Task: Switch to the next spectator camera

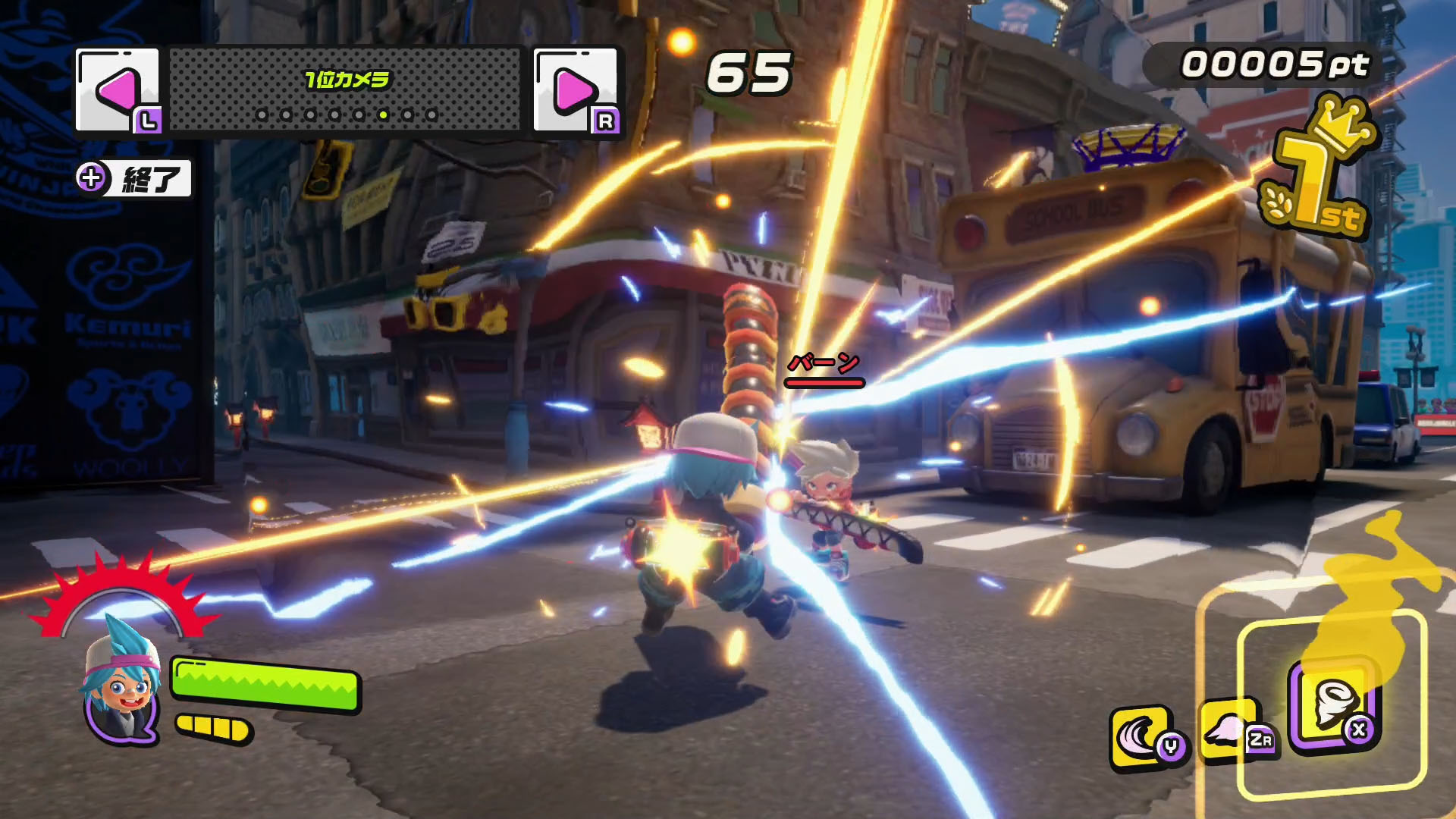Action: click(576, 90)
